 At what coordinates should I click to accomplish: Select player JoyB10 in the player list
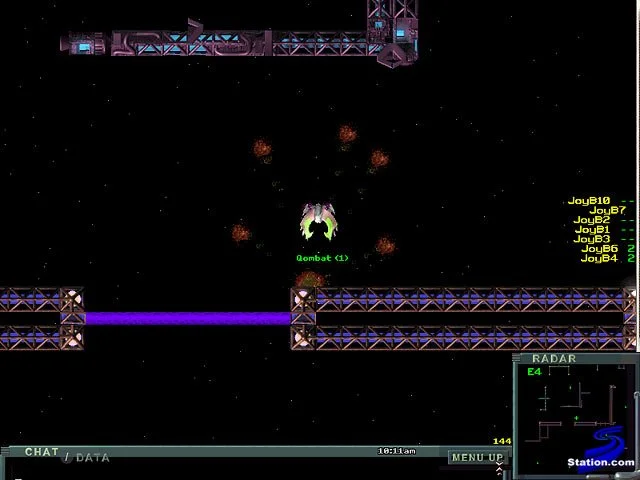(x=589, y=201)
